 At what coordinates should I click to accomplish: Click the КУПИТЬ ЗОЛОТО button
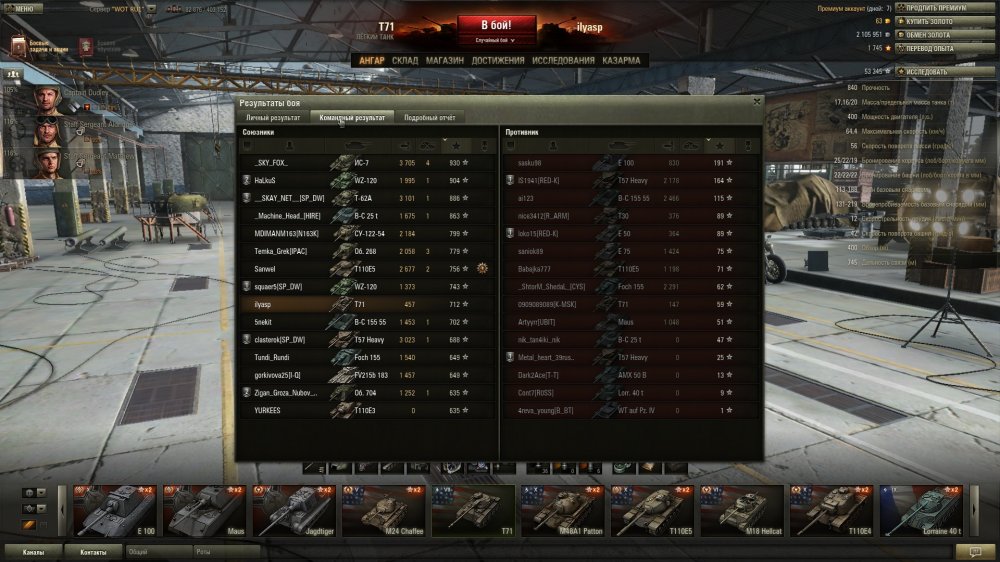click(936, 21)
